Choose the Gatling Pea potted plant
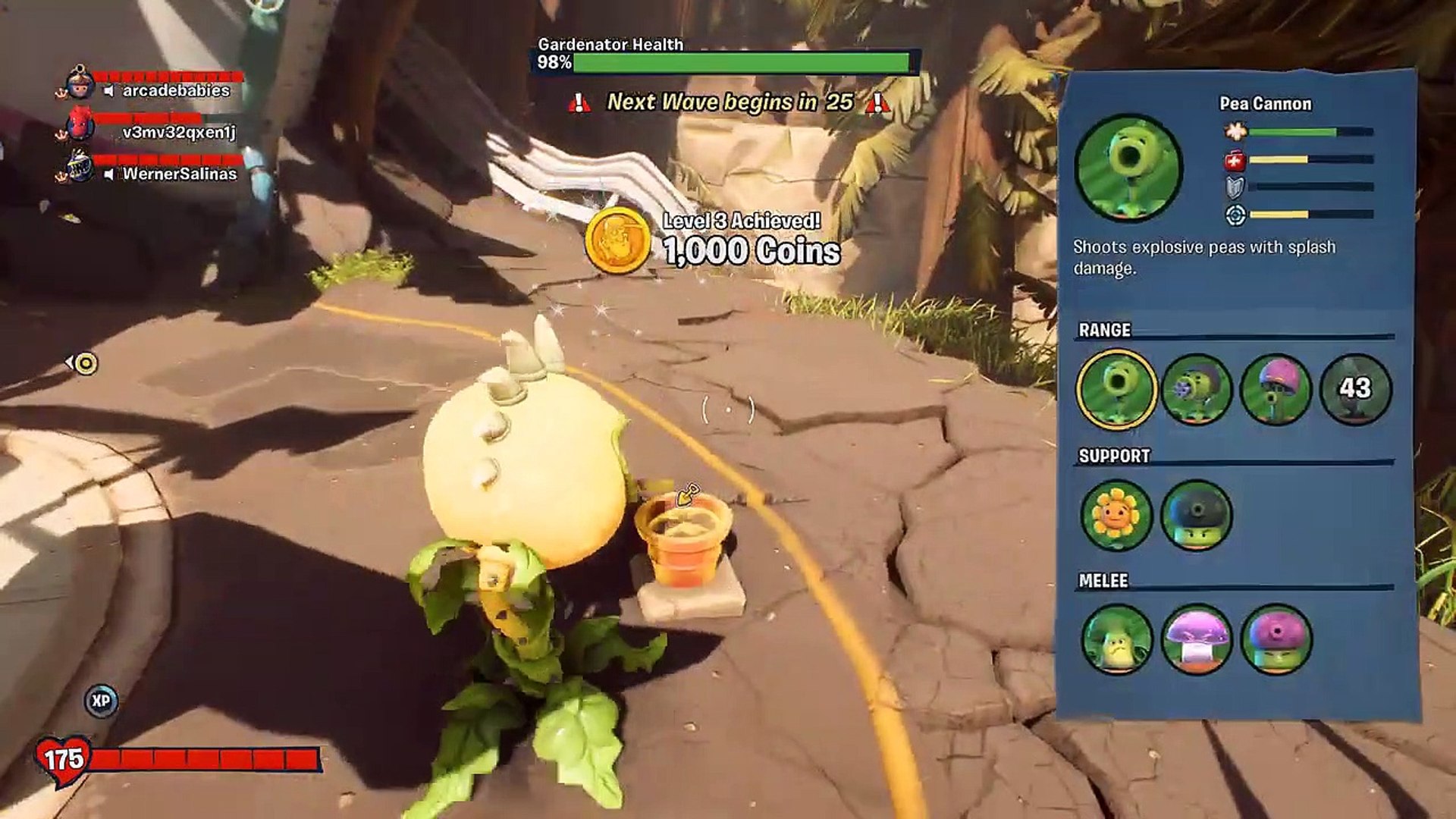This screenshot has height=819, width=1456. [x=1196, y=389]
